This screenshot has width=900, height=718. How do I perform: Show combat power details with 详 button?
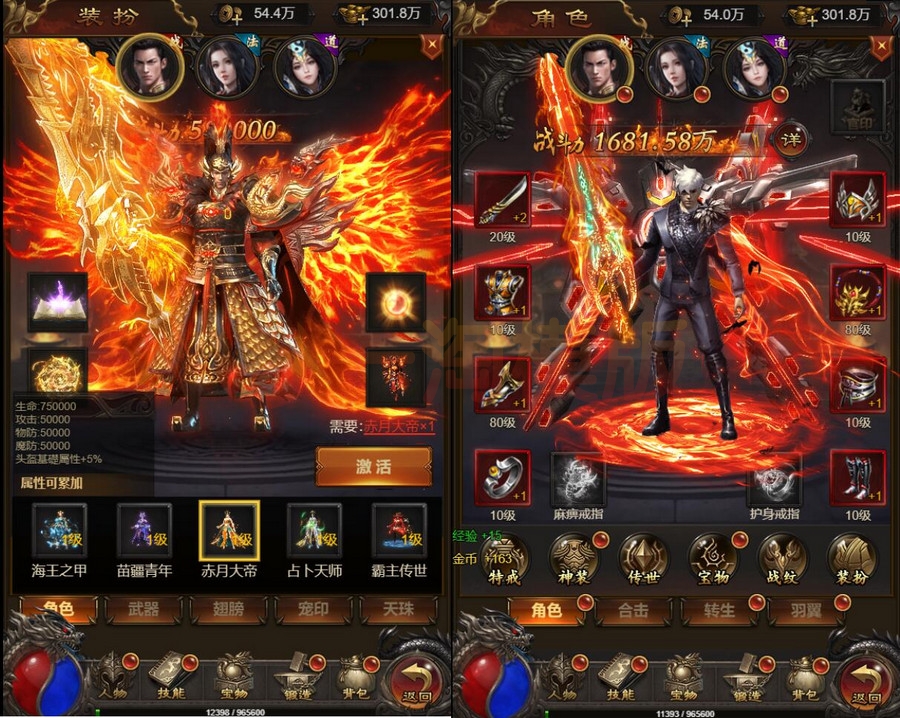(x=791, y=140)
